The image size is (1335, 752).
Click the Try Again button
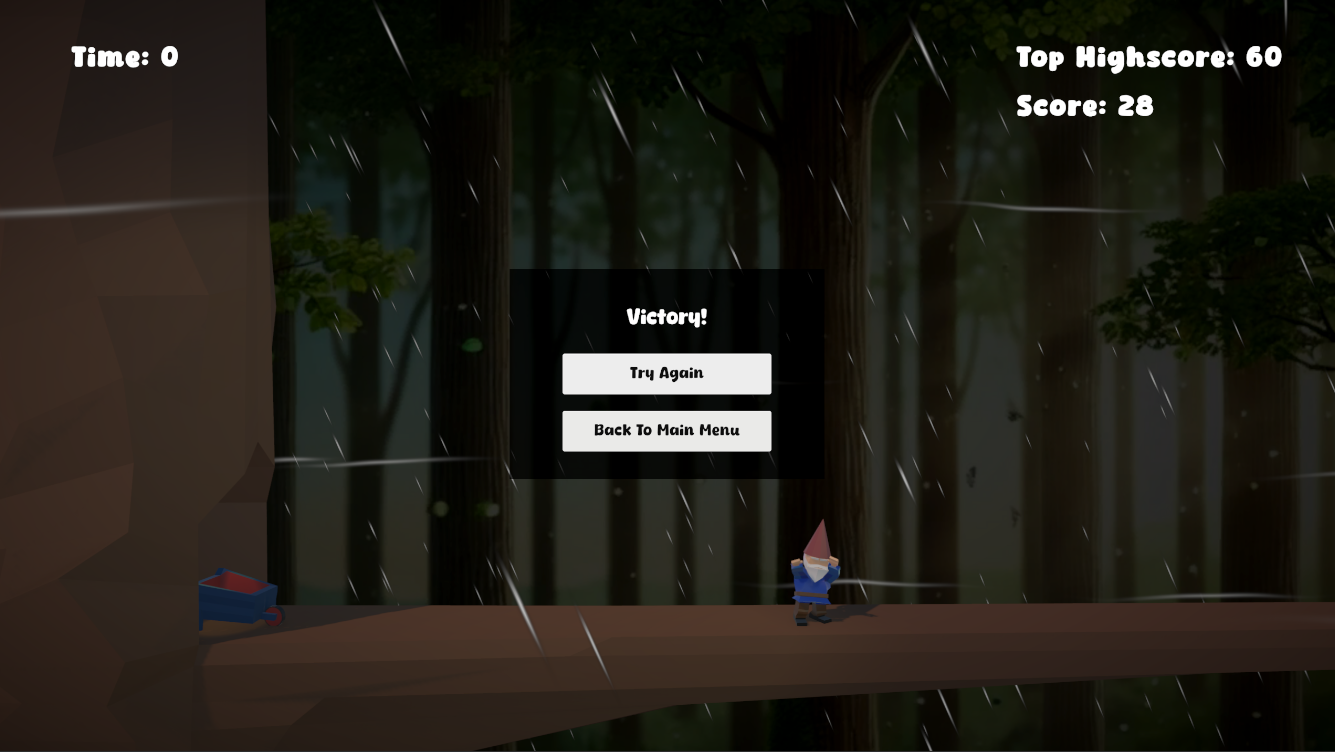click(x=666, y=373)
